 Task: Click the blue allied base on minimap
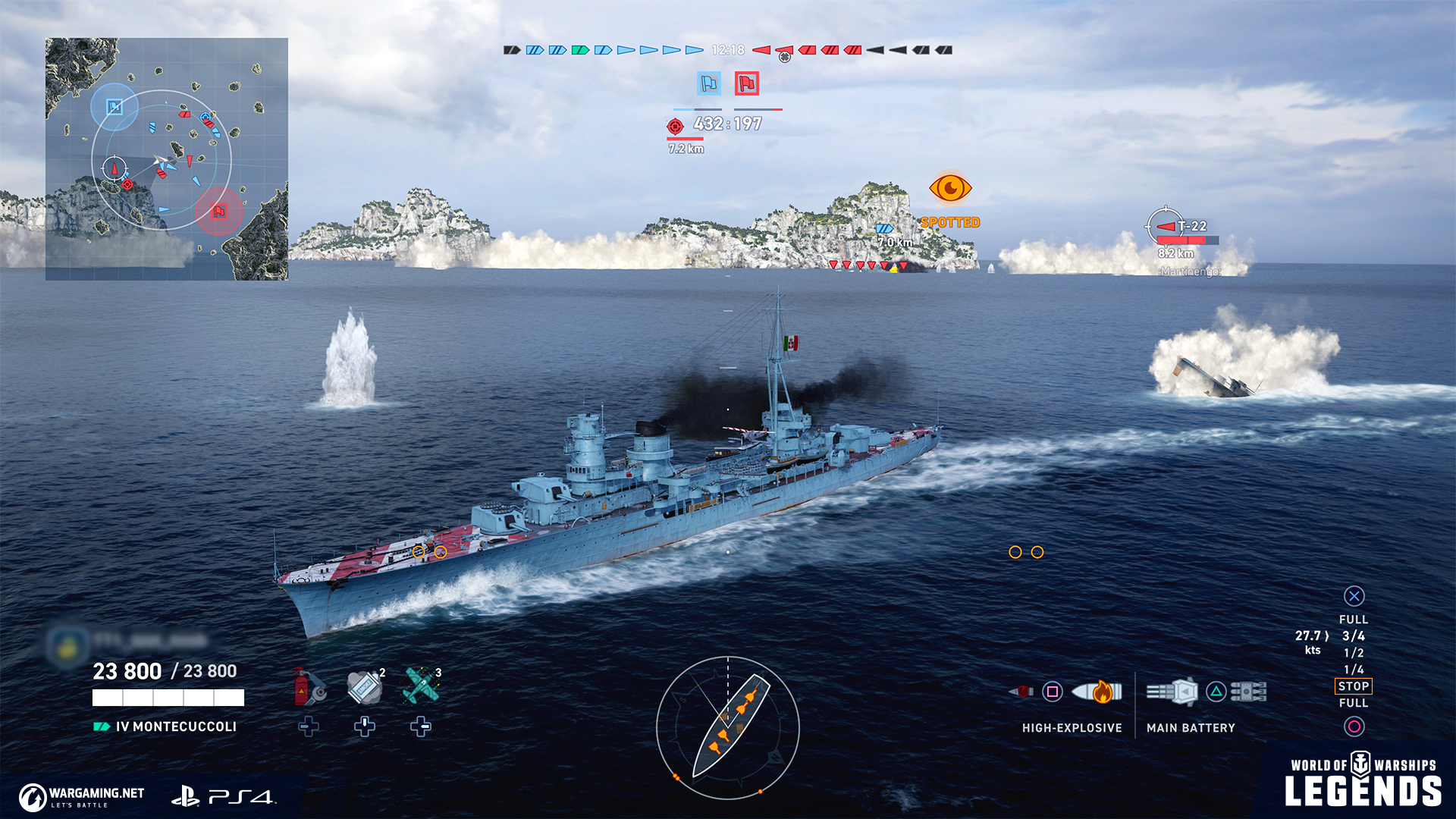coord(114,107)
